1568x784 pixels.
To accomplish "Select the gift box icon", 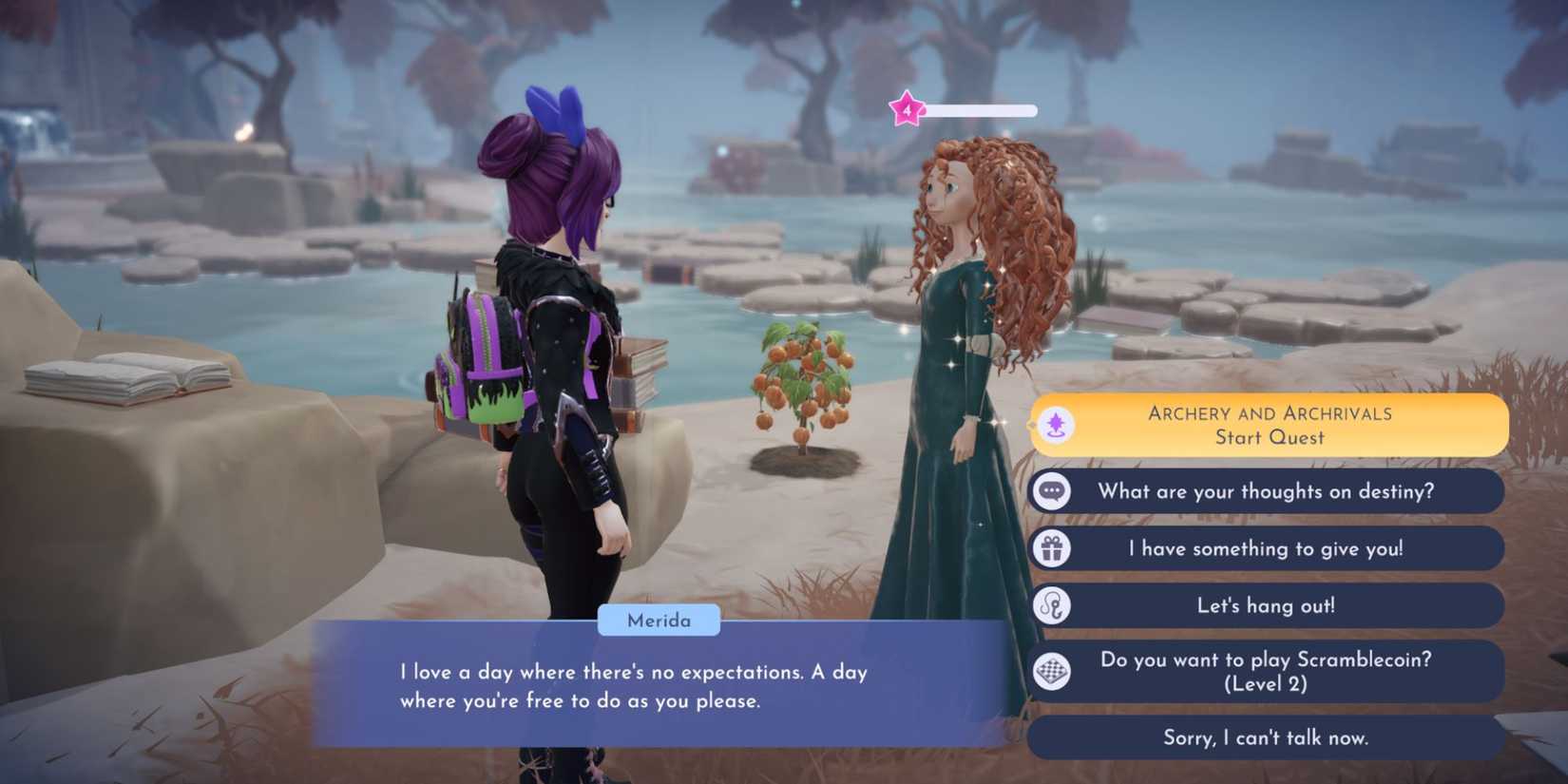I will pyautogui.click(x=1051, y=548).
